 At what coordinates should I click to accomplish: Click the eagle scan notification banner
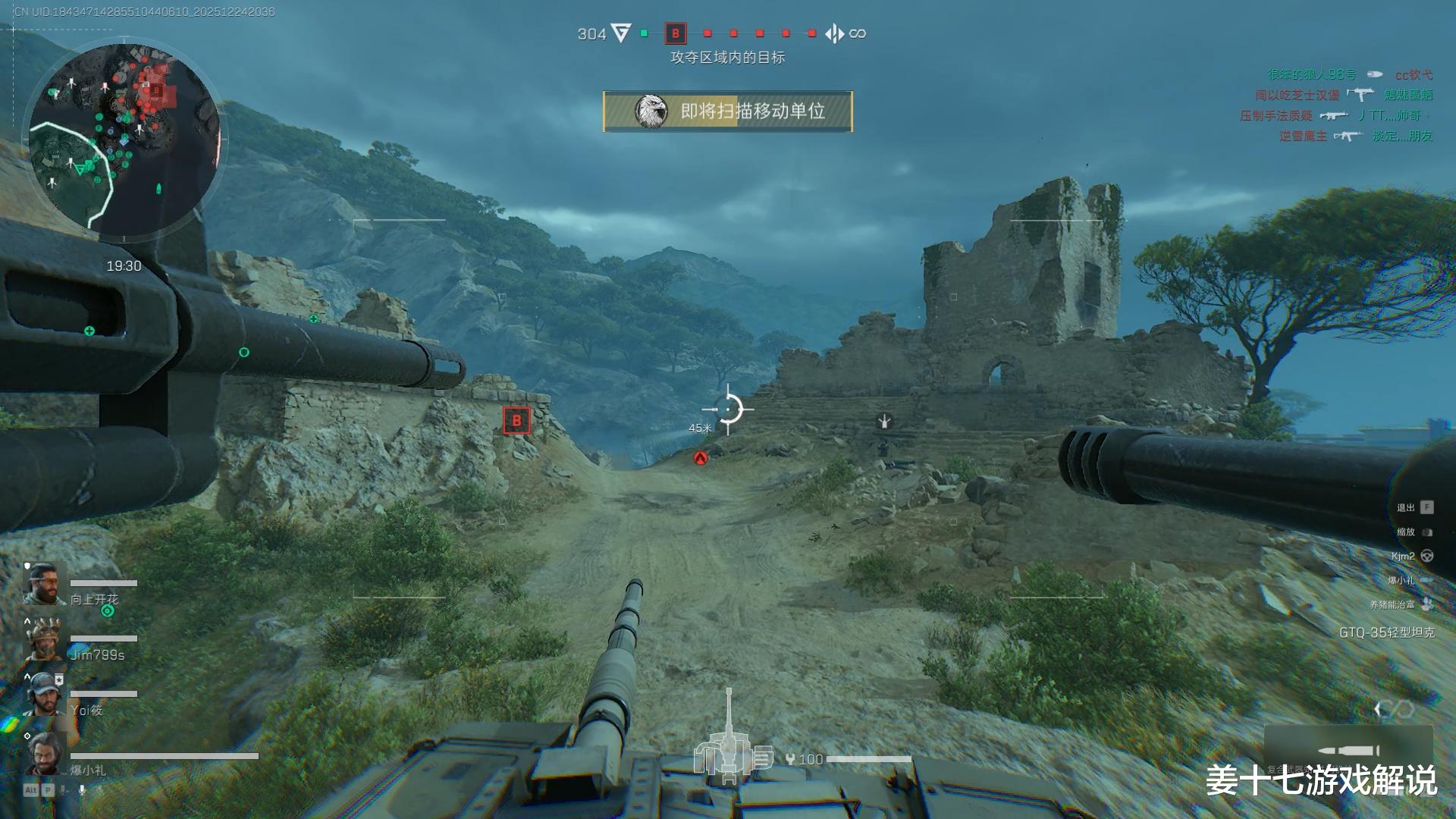coord(727,111)
